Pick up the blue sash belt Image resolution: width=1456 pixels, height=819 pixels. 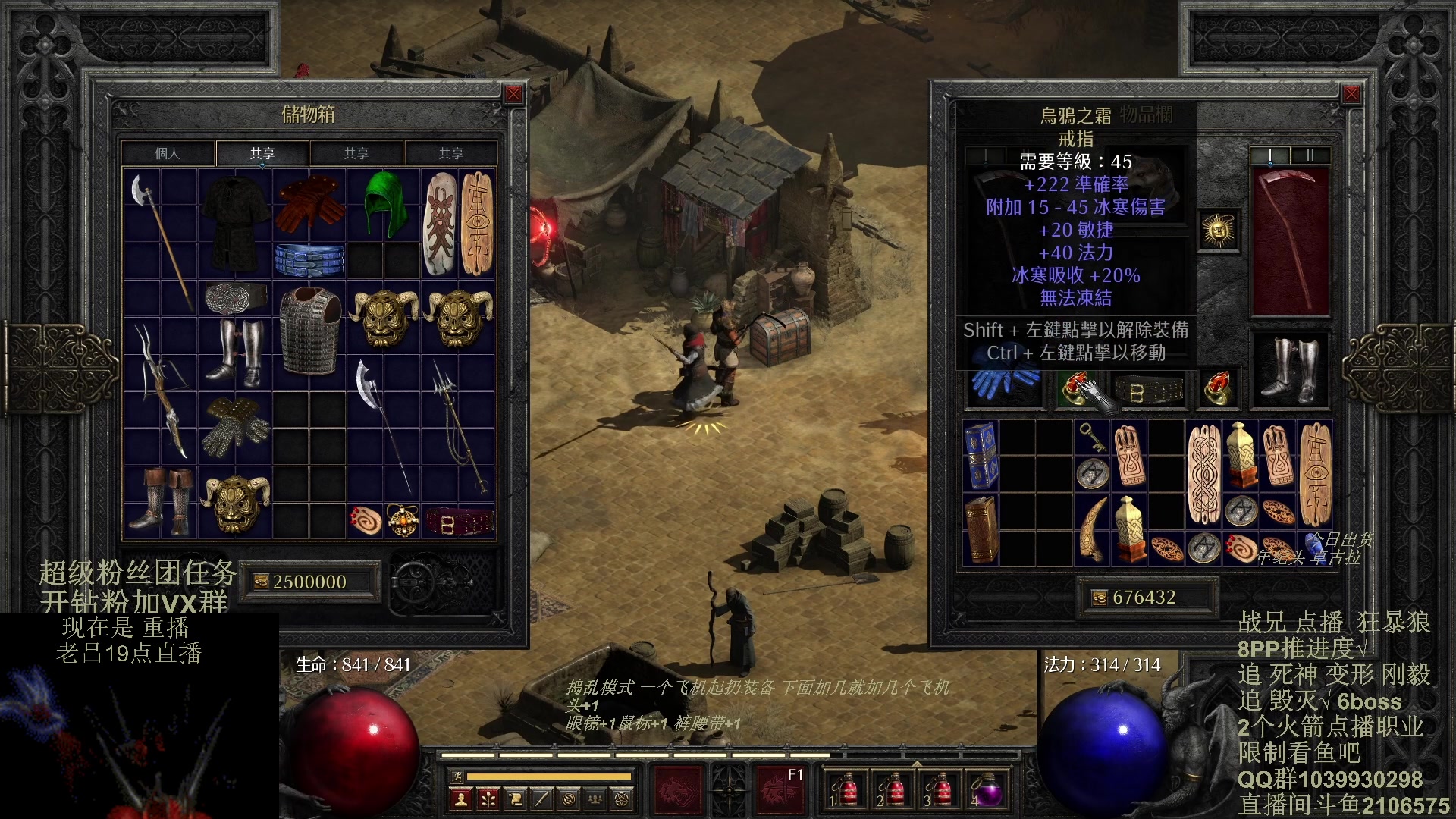309,260
